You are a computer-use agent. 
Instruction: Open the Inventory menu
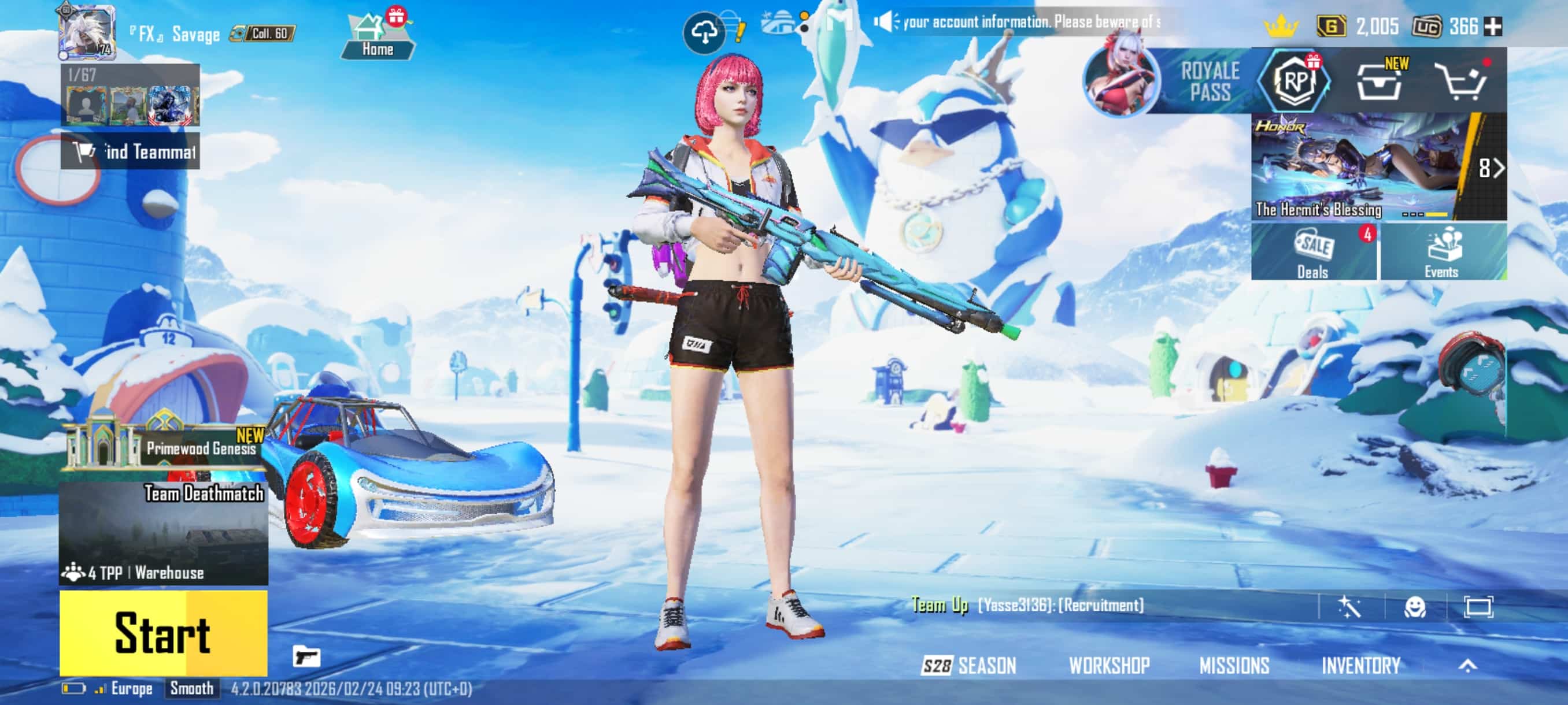1361,666
